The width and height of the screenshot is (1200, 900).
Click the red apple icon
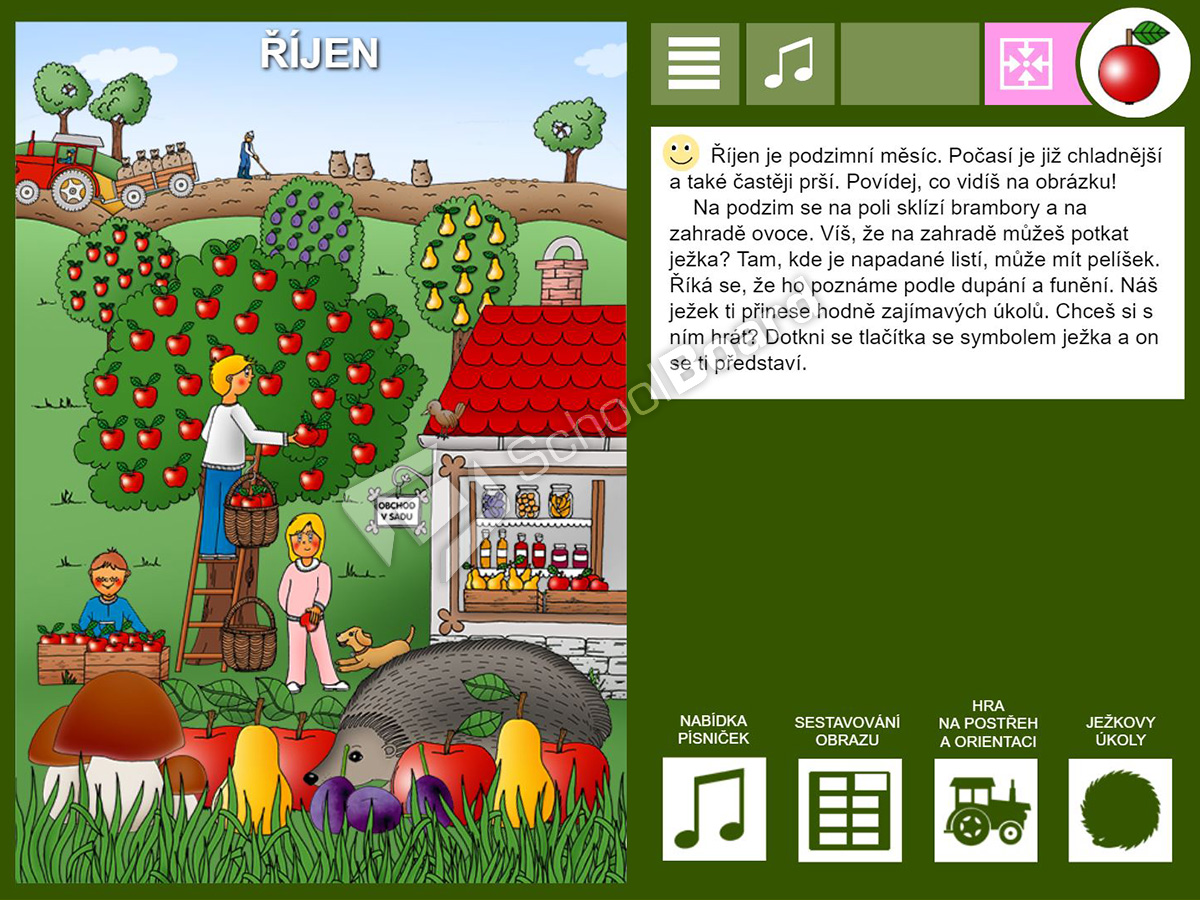1132,66
